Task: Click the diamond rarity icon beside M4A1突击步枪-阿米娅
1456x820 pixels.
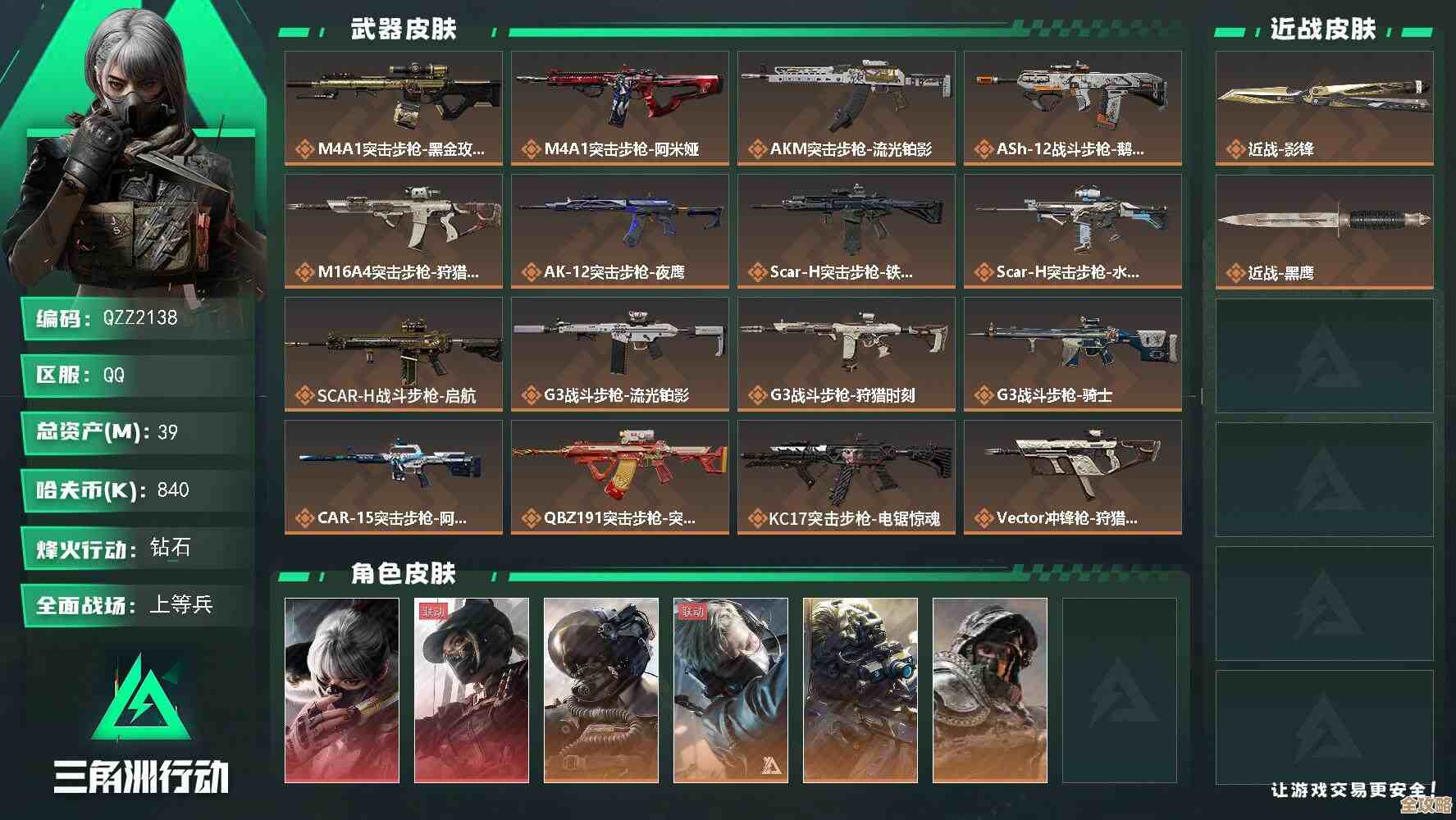Action: [x=533, y=149]
